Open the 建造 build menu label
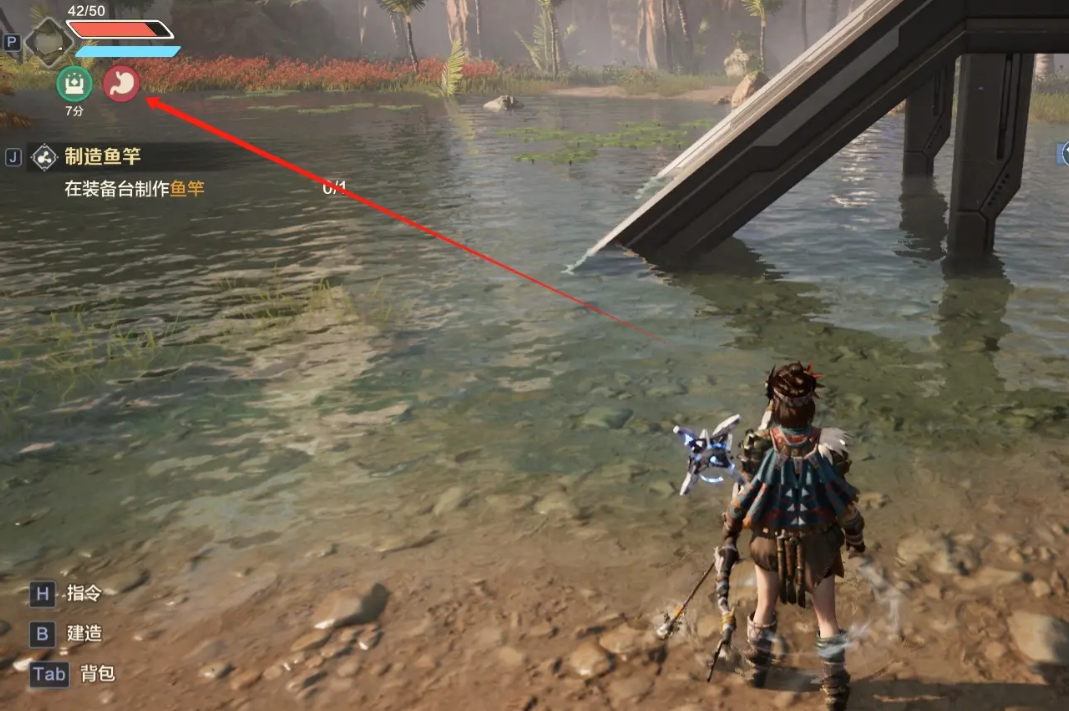 (x=84, y=633)
